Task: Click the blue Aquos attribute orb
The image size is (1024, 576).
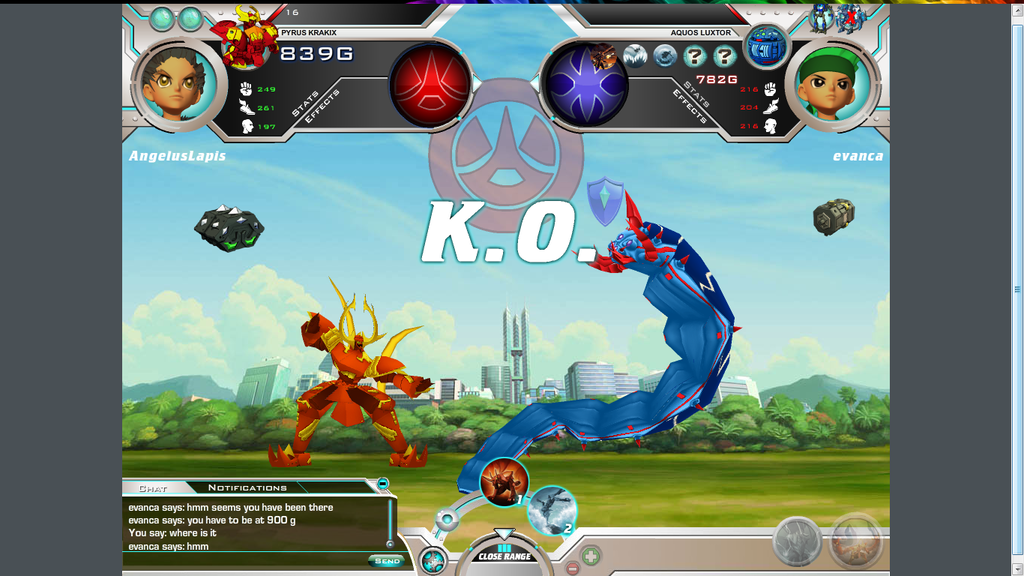Action: click(x=586, y=85)
